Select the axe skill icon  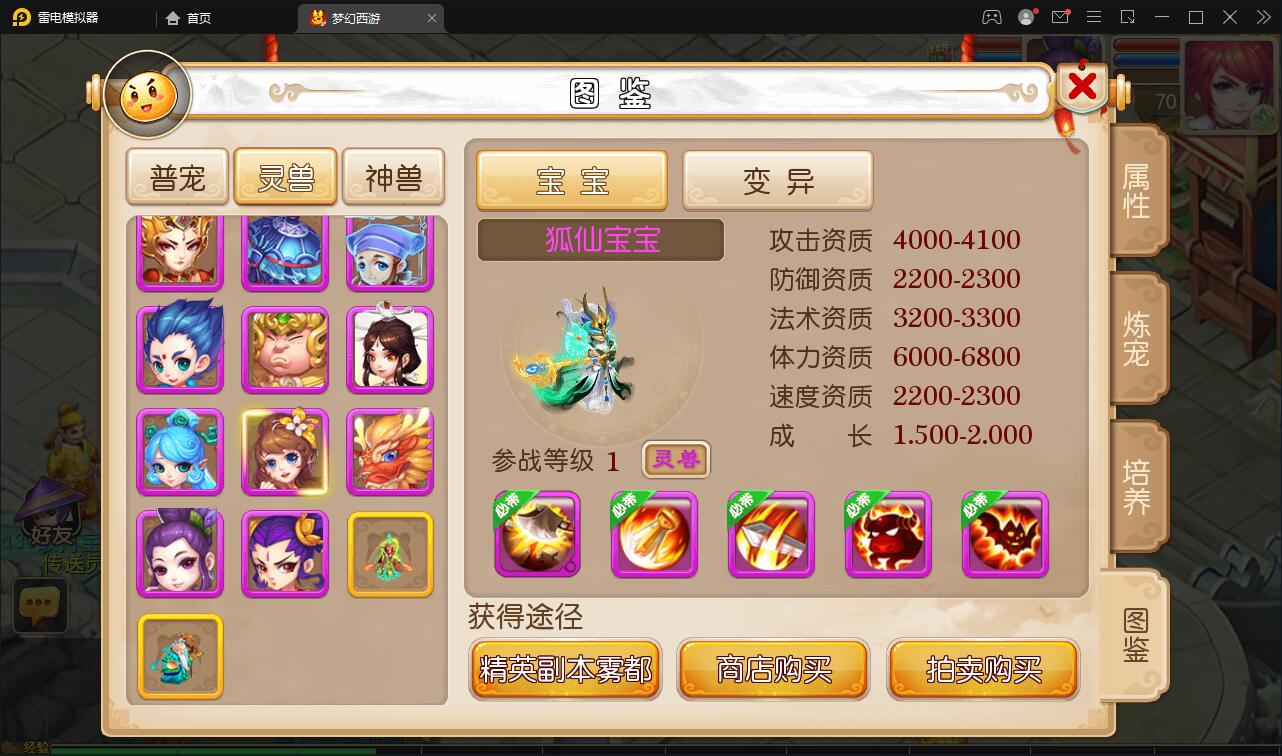(537, 536)
